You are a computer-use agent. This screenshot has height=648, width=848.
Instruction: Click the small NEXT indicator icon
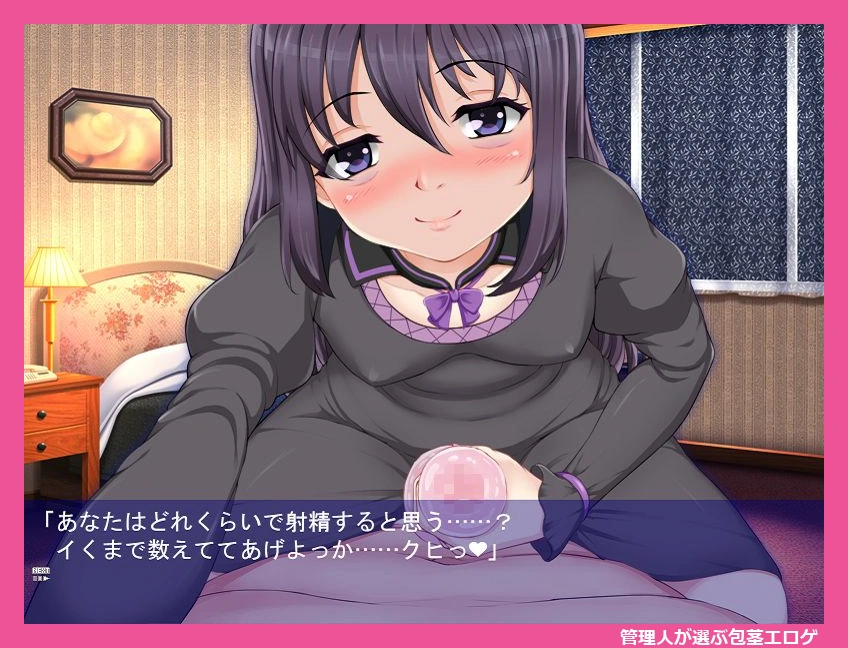[x=41, y=572]
